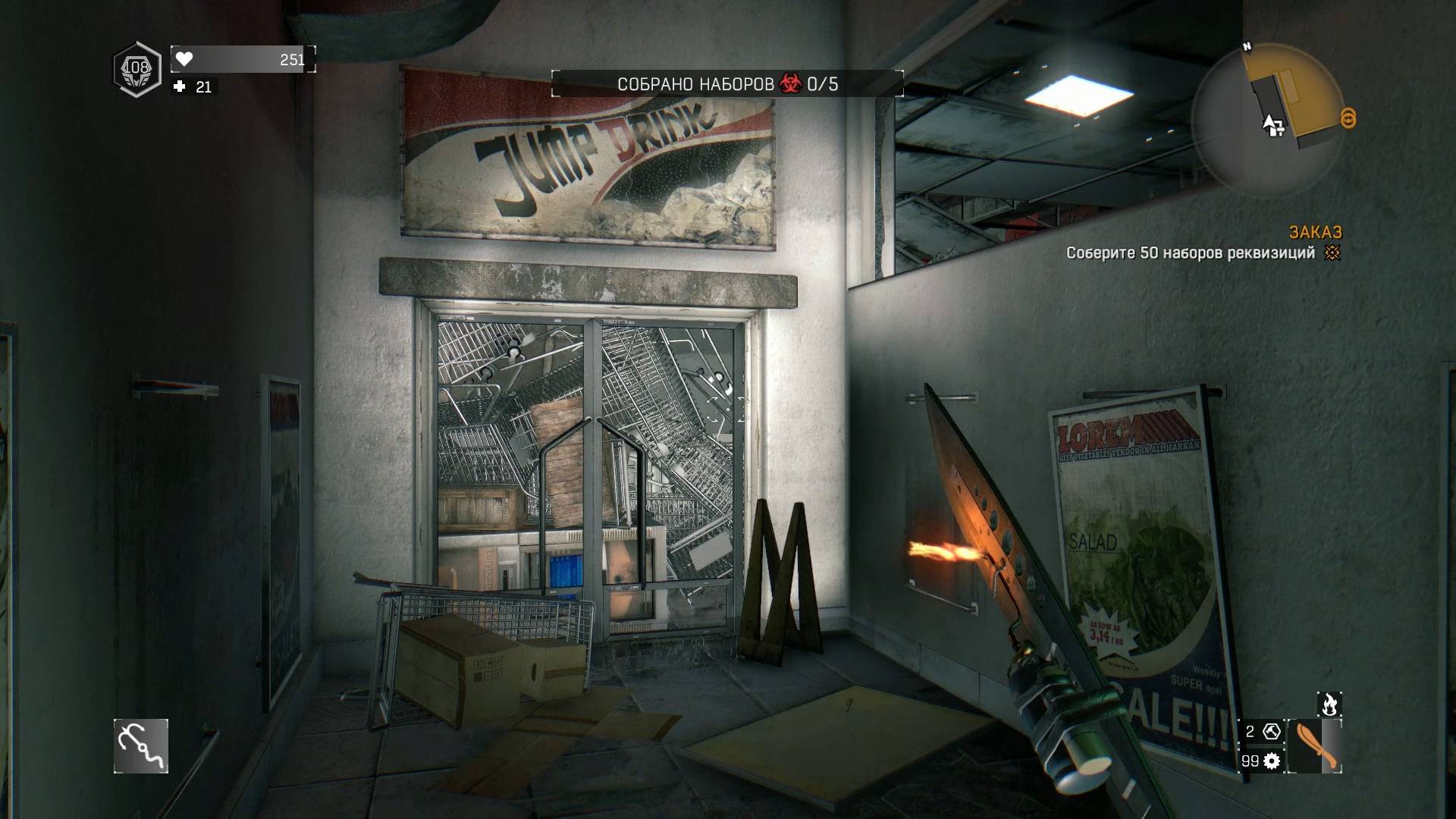This screenshot has height=819, width=1456.
Task: Click the biohazard kits collected counter
Action: (727, 84)
